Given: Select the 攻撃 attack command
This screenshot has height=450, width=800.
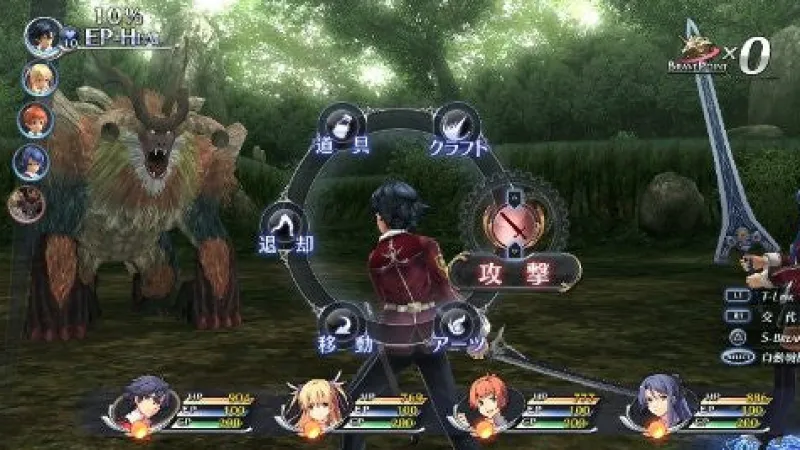Looking at the screenshot, I should (514, 269).
